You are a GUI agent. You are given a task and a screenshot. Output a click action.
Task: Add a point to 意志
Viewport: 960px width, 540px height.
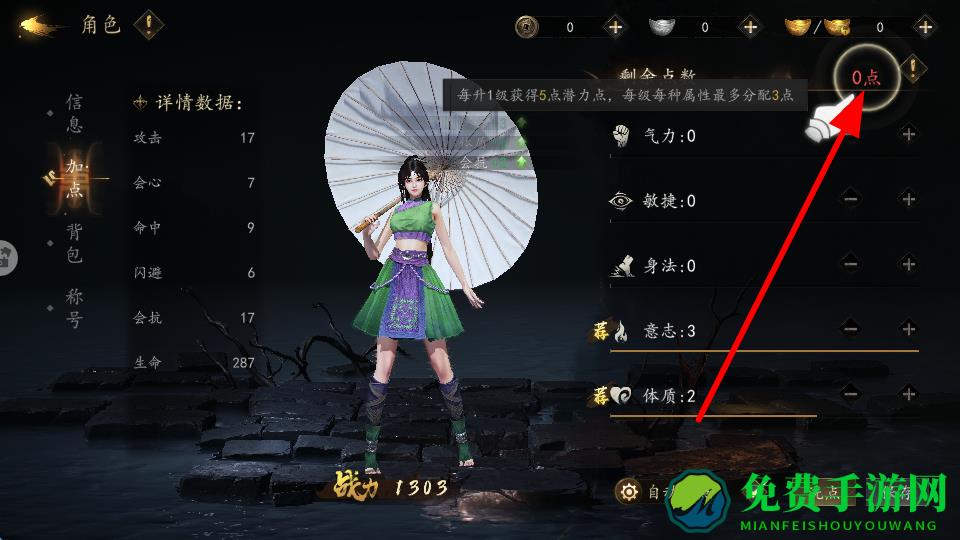tap(908, 328)
